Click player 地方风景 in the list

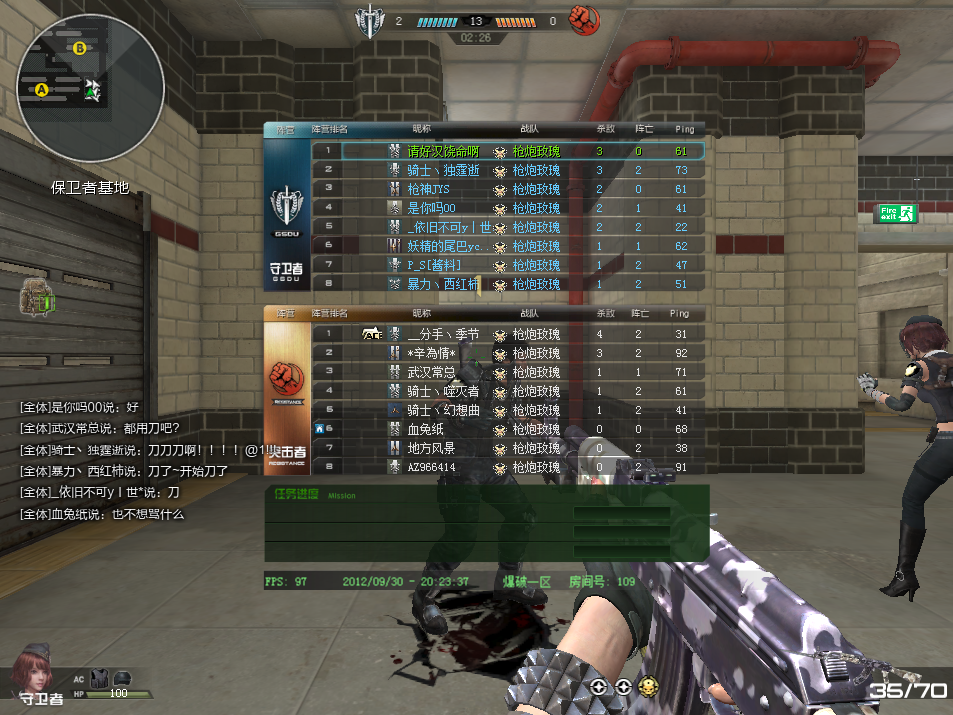(431, 448)
